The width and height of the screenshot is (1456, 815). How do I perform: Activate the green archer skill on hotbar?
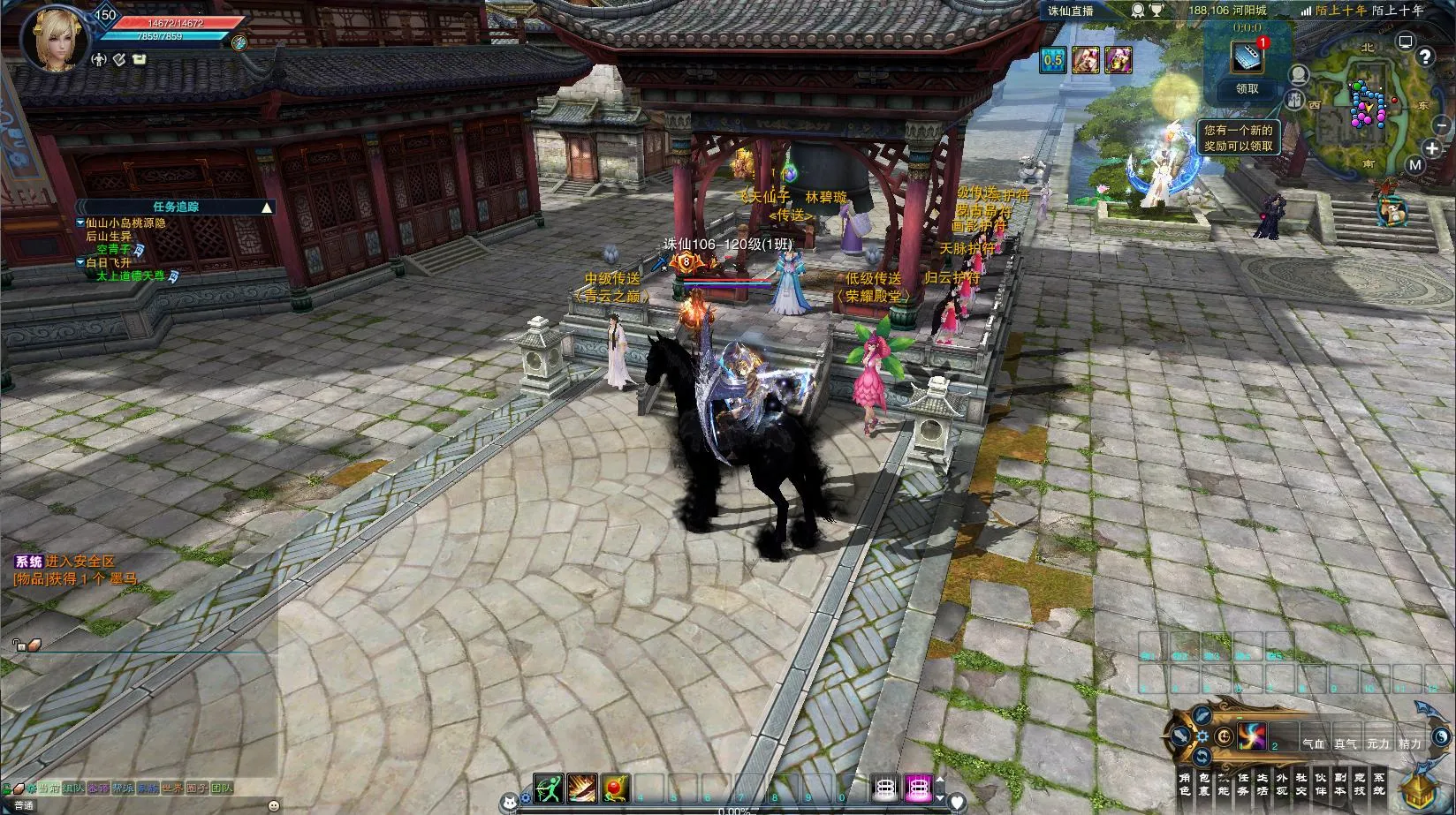coord(548,787)
